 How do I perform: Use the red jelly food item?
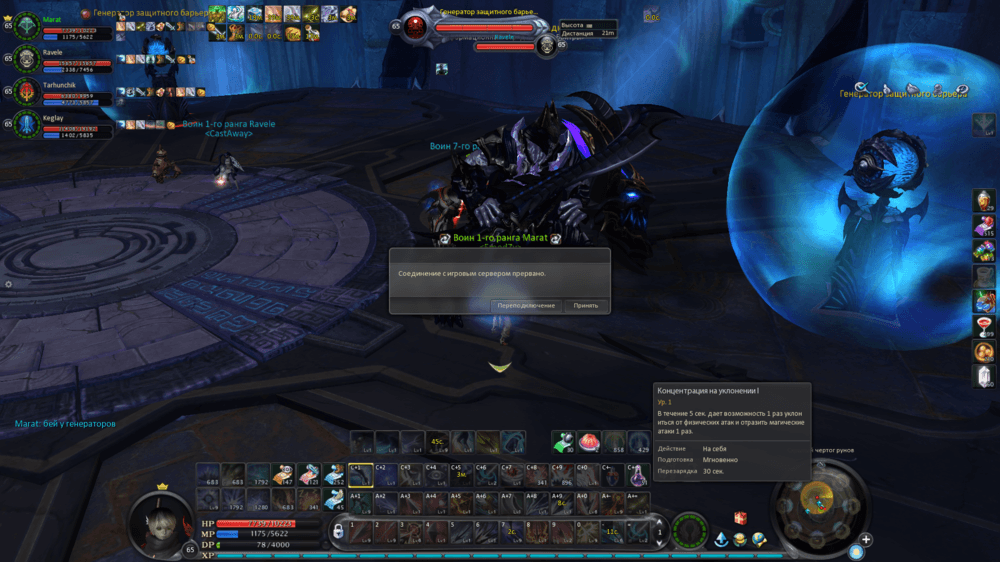(590, 442)
